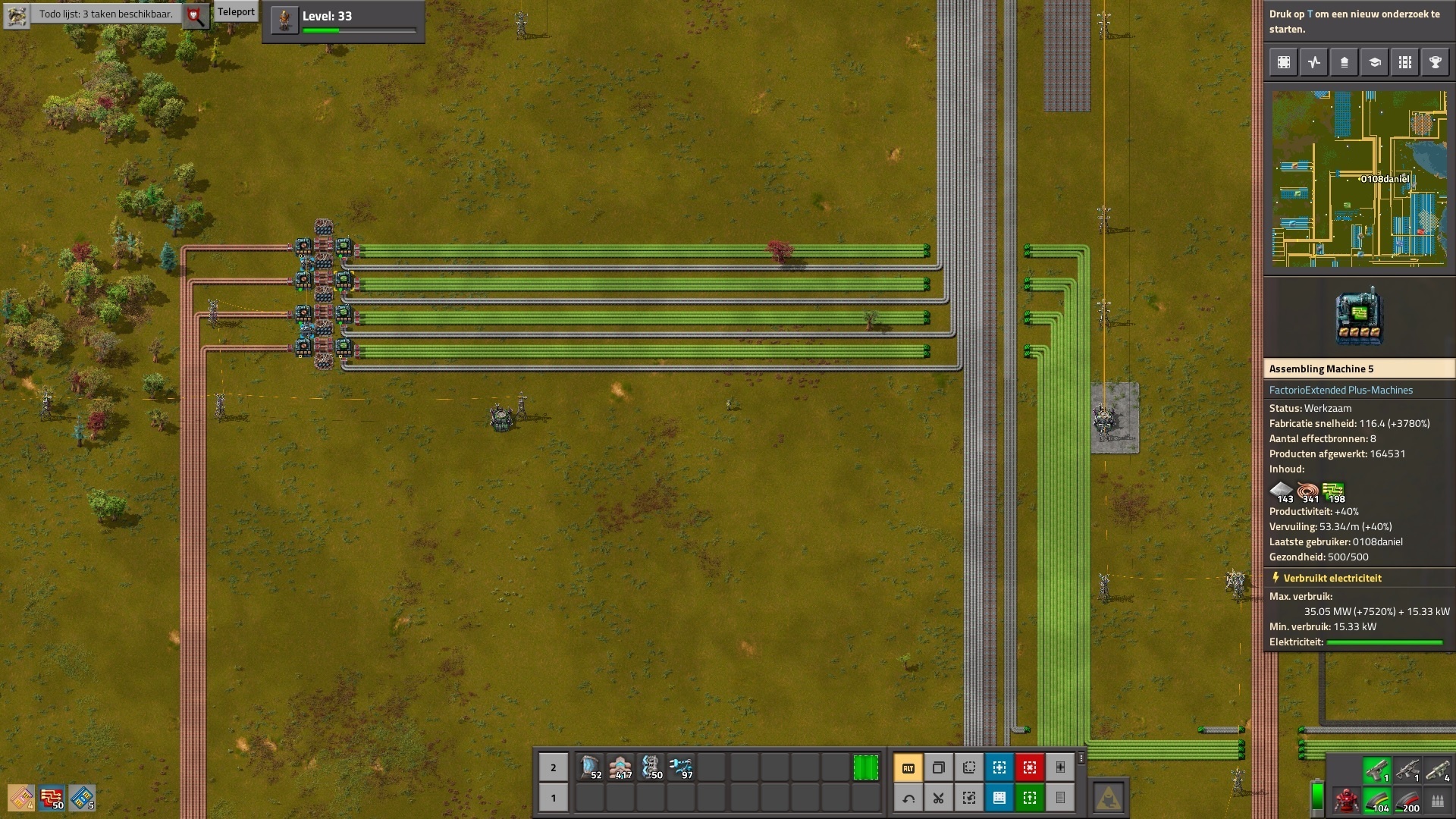Click the Teleport button
This screenshot has height=819, width=1456.
point(236,11)
